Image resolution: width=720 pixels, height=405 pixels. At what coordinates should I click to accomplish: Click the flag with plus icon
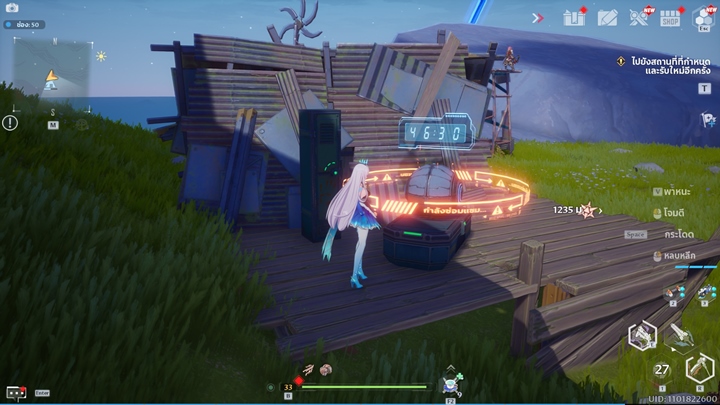coord(706,120)
